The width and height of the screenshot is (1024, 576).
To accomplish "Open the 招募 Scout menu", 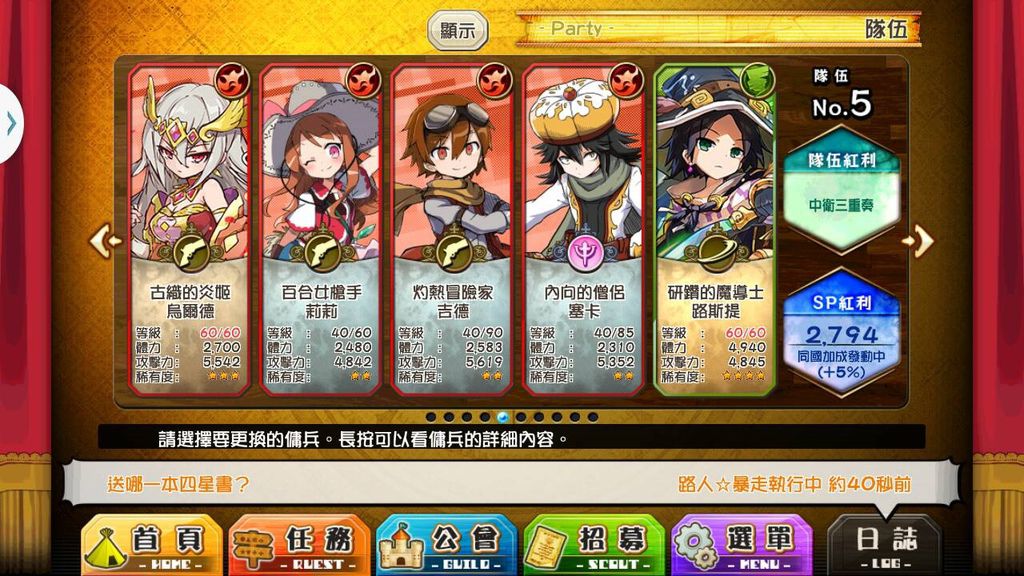I will click(x=594, y=546).
